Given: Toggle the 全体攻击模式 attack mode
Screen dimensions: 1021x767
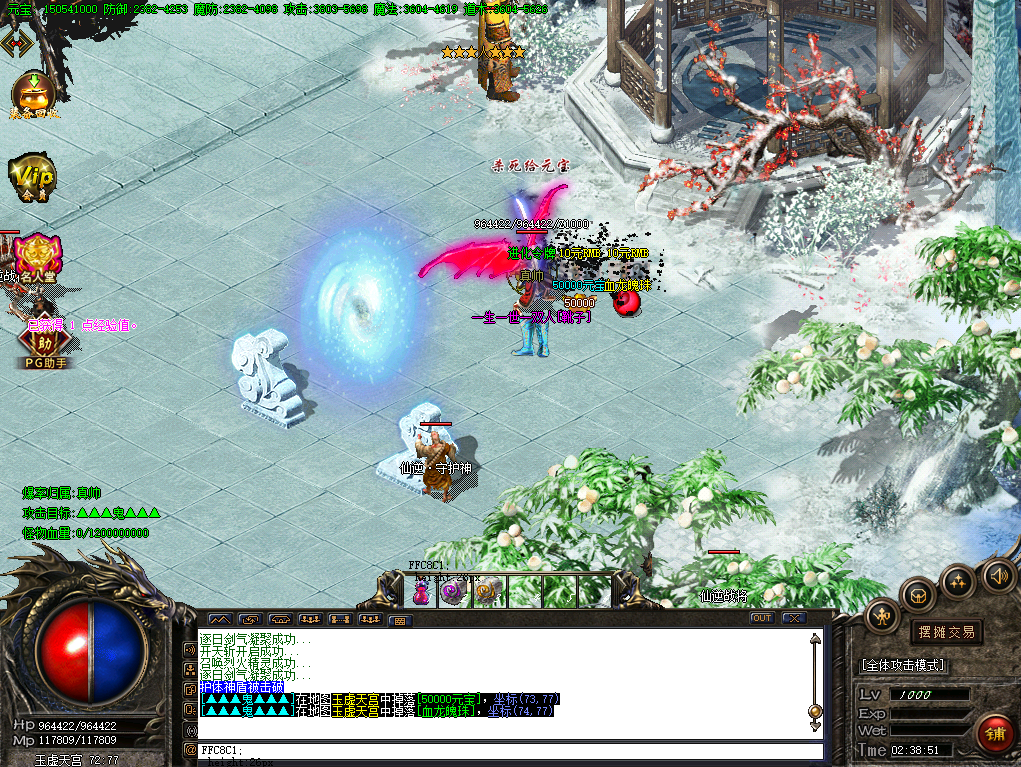Looking at the screenshot, I should tap(903, 665).
